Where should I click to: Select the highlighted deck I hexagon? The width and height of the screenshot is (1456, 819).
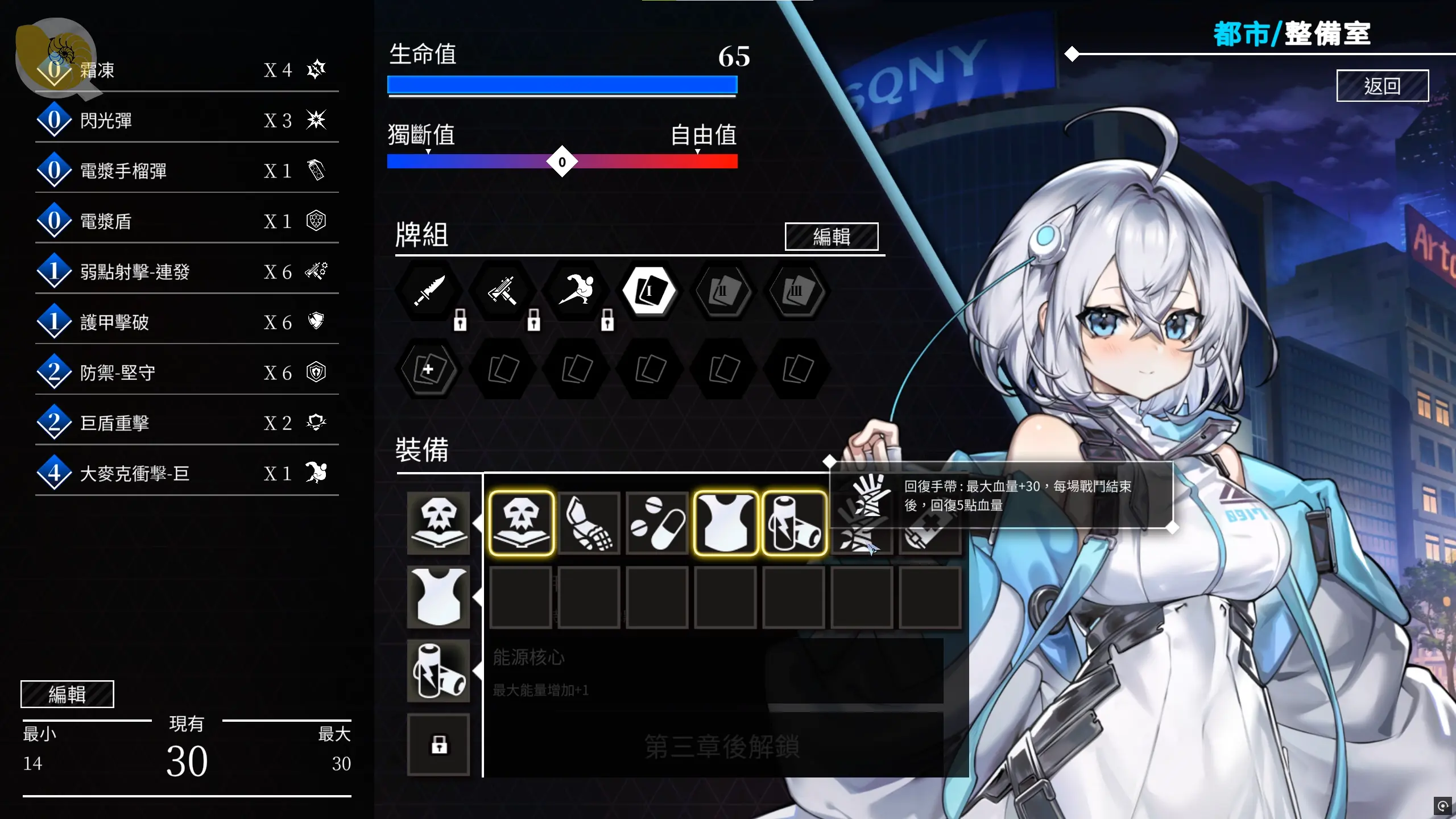point(649,291)
